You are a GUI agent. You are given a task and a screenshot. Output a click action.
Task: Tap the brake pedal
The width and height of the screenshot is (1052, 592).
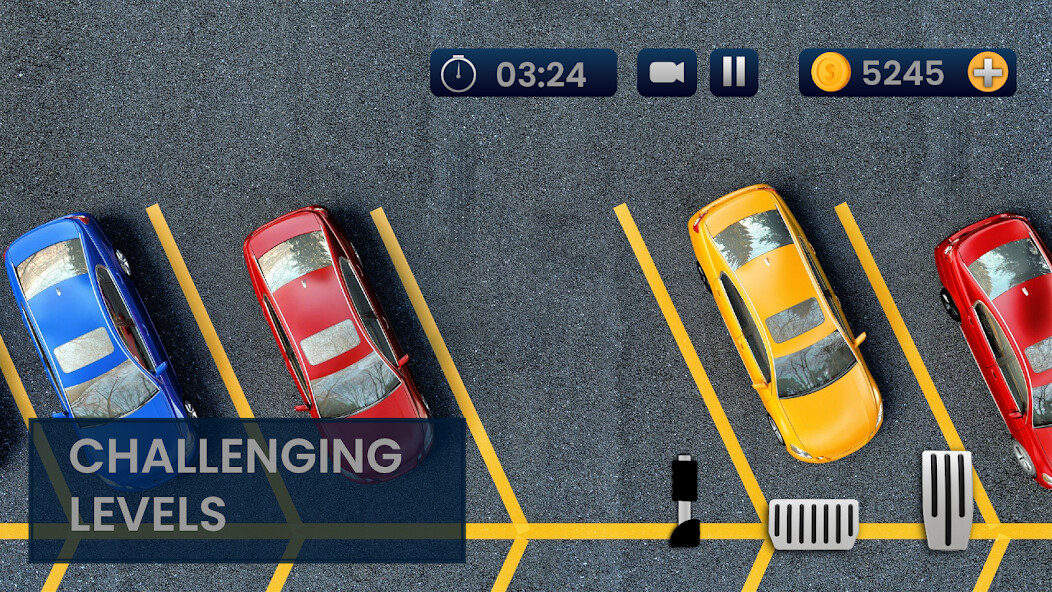[x=813, y=524]
